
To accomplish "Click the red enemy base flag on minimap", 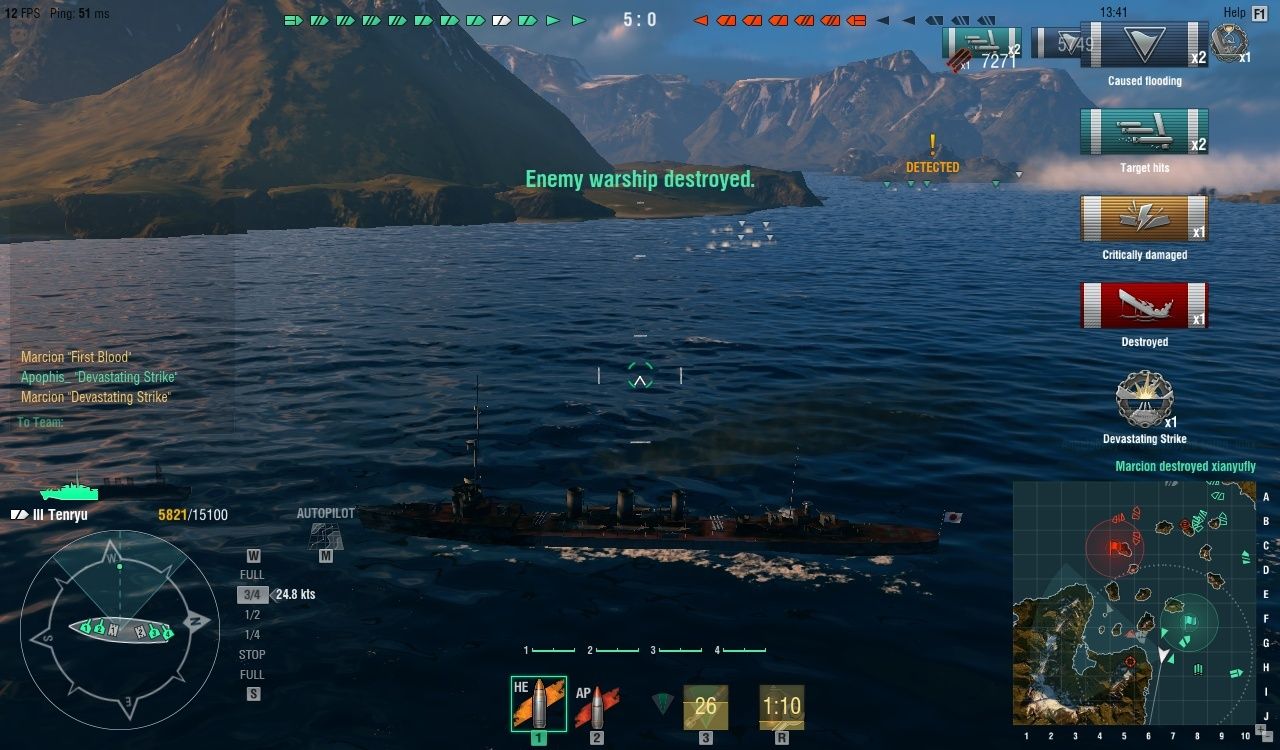I will (x=1116, y=547).
